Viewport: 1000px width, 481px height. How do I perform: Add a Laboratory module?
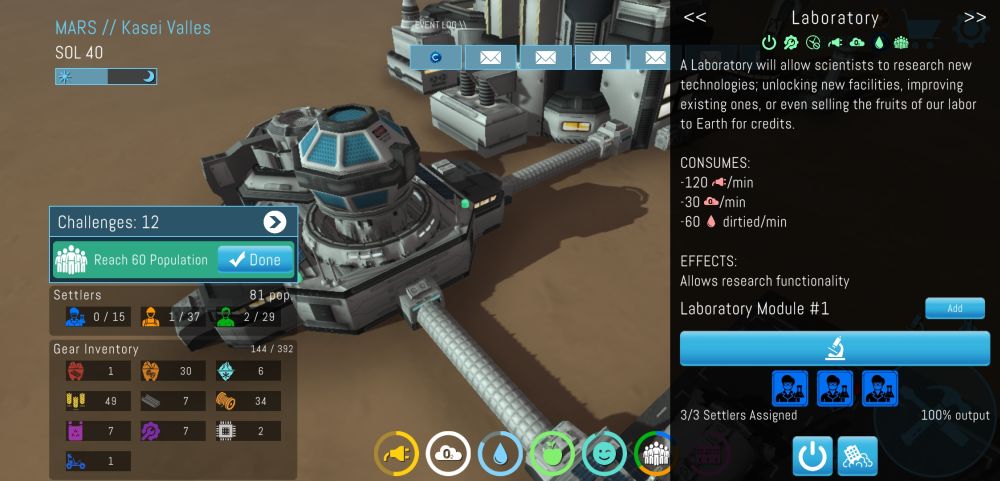[x=954, y=309]
